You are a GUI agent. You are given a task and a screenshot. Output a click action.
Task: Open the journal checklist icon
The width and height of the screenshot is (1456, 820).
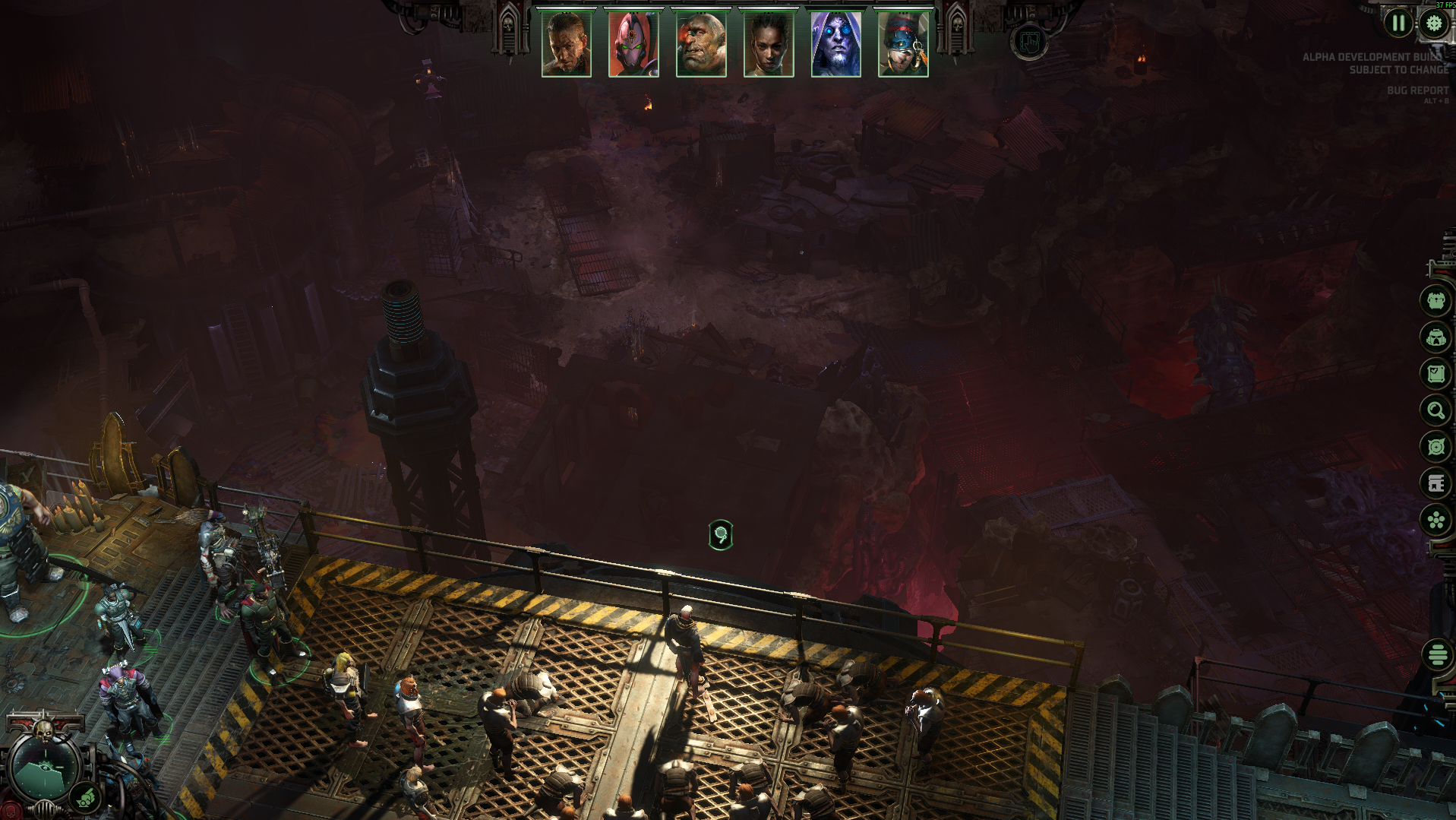click(x=1435, y=373)
